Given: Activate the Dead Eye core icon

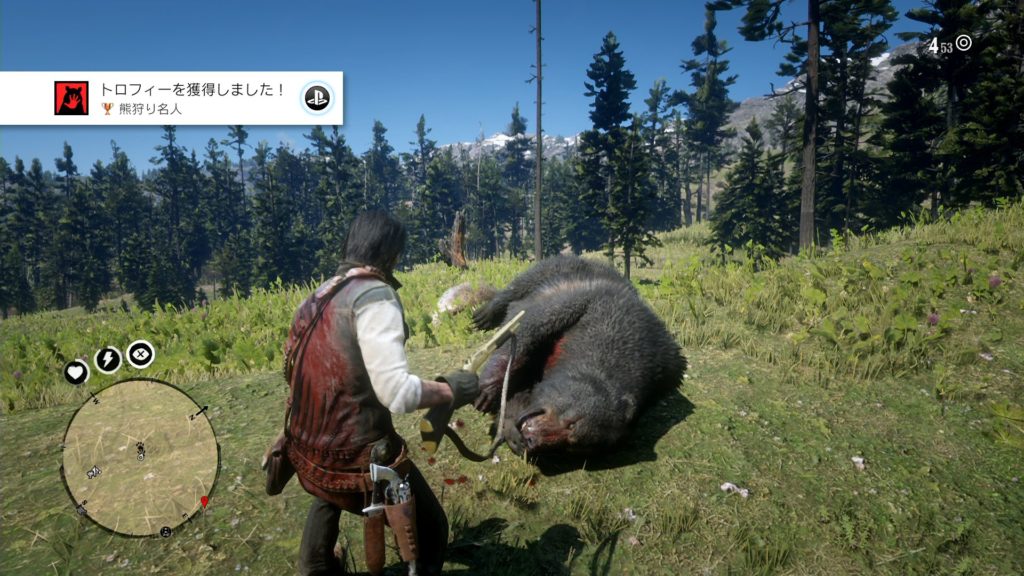Looking at the screenshot, I should (140, 353).
